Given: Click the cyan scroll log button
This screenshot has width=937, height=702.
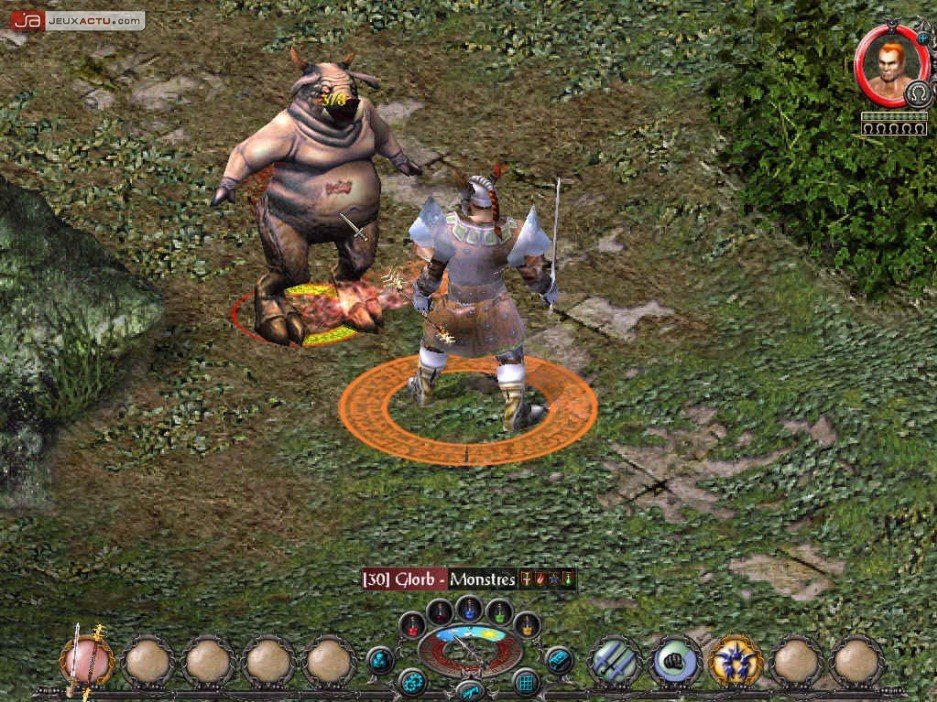Looking at the screenshot, I should pyautogui.click(x=558, y=660).
